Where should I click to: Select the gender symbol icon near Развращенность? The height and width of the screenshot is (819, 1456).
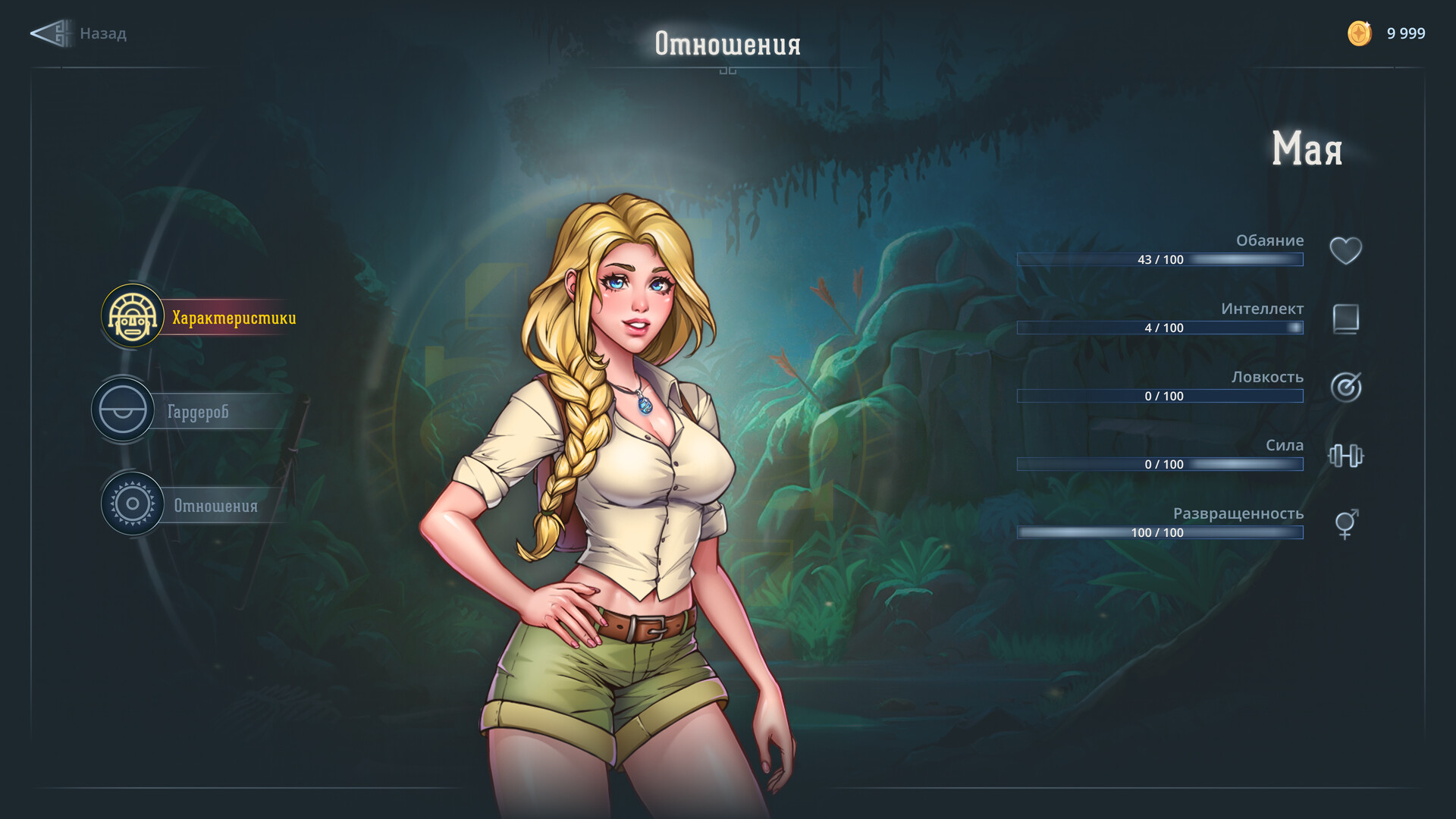click(x=1344, y=523)
